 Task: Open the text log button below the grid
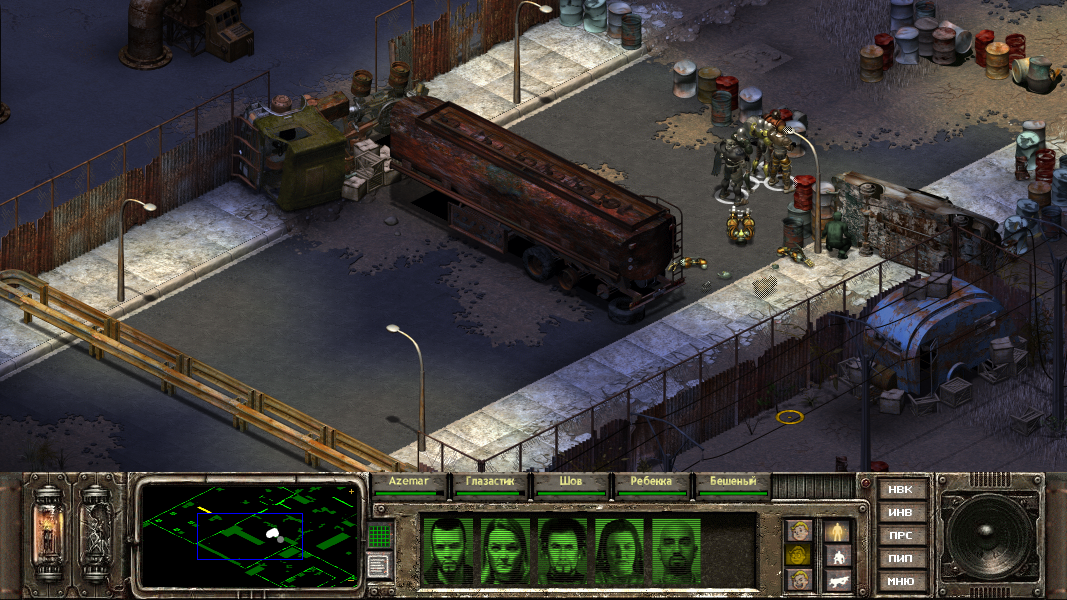377,566
